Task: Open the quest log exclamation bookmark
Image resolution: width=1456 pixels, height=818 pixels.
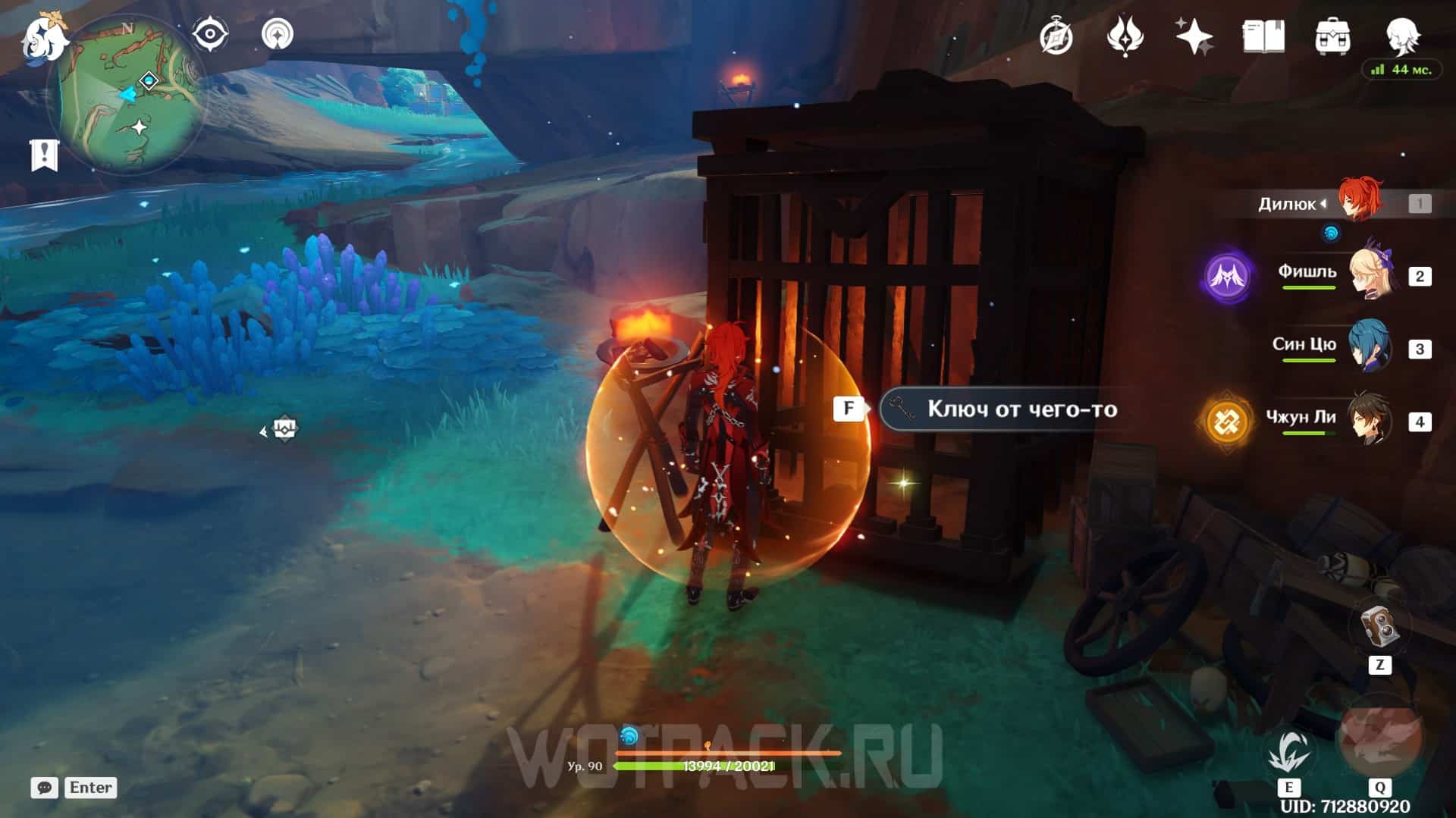Action: [44, 155]
